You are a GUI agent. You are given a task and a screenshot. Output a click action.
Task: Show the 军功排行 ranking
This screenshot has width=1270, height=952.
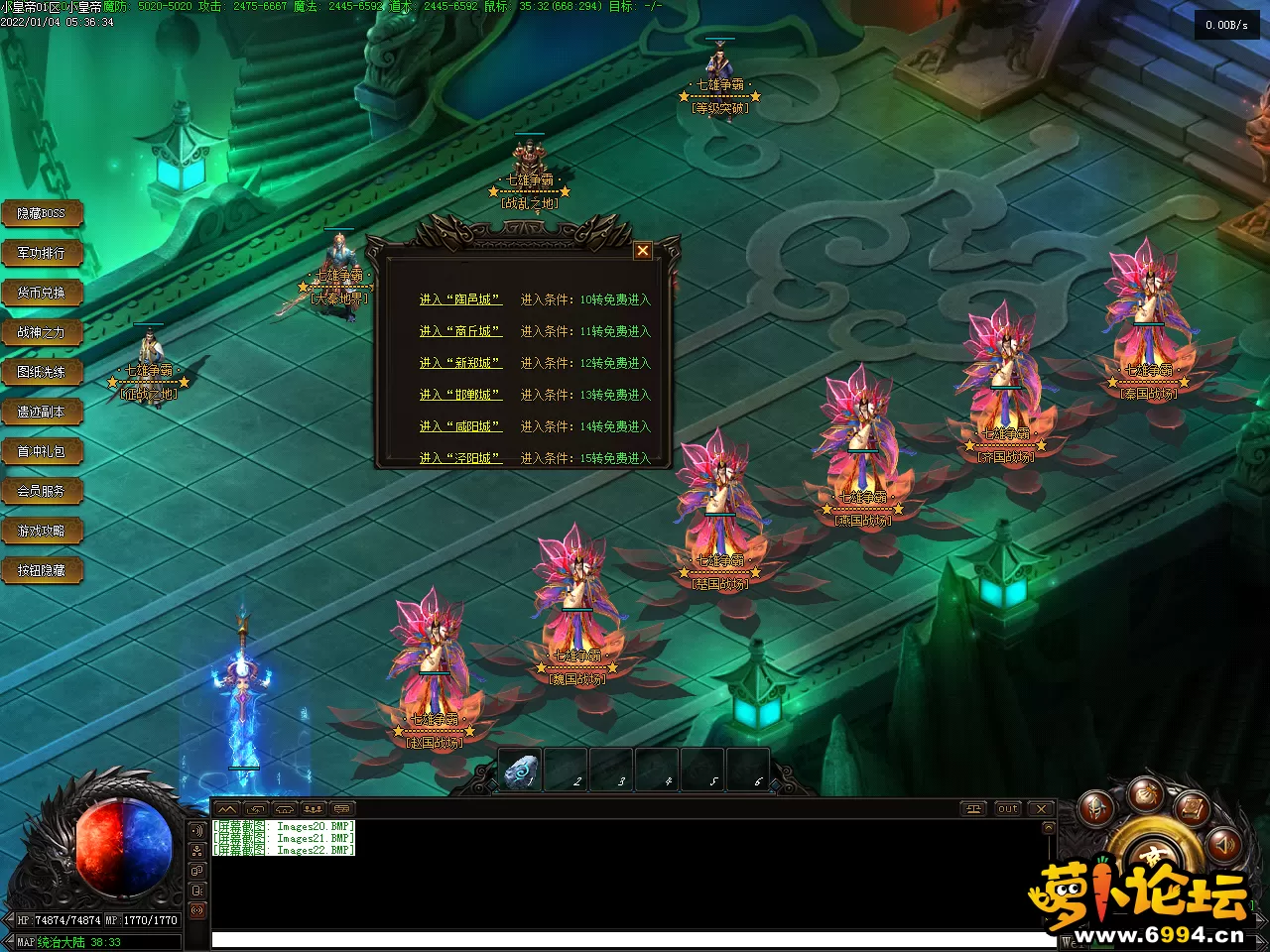point(42,253)
